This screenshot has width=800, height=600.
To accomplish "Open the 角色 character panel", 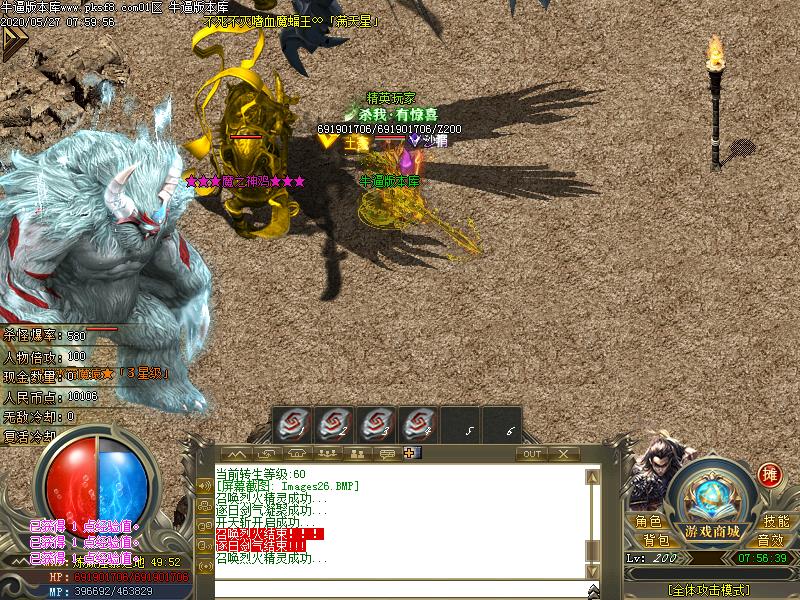I will pyautogui.click(x=649, y=521).
